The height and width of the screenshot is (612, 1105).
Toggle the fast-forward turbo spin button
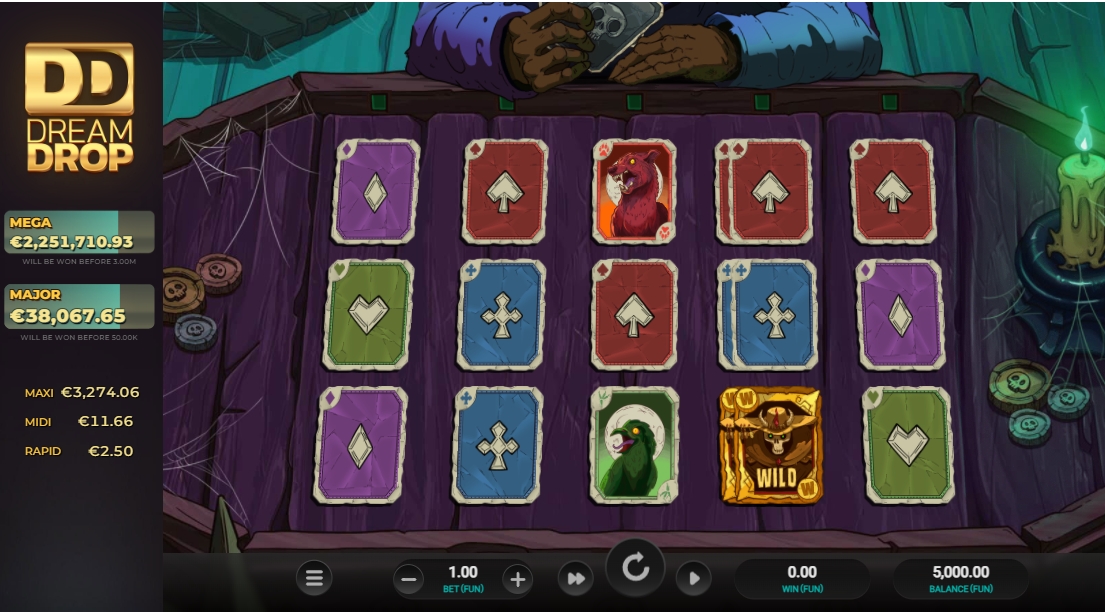576,578
